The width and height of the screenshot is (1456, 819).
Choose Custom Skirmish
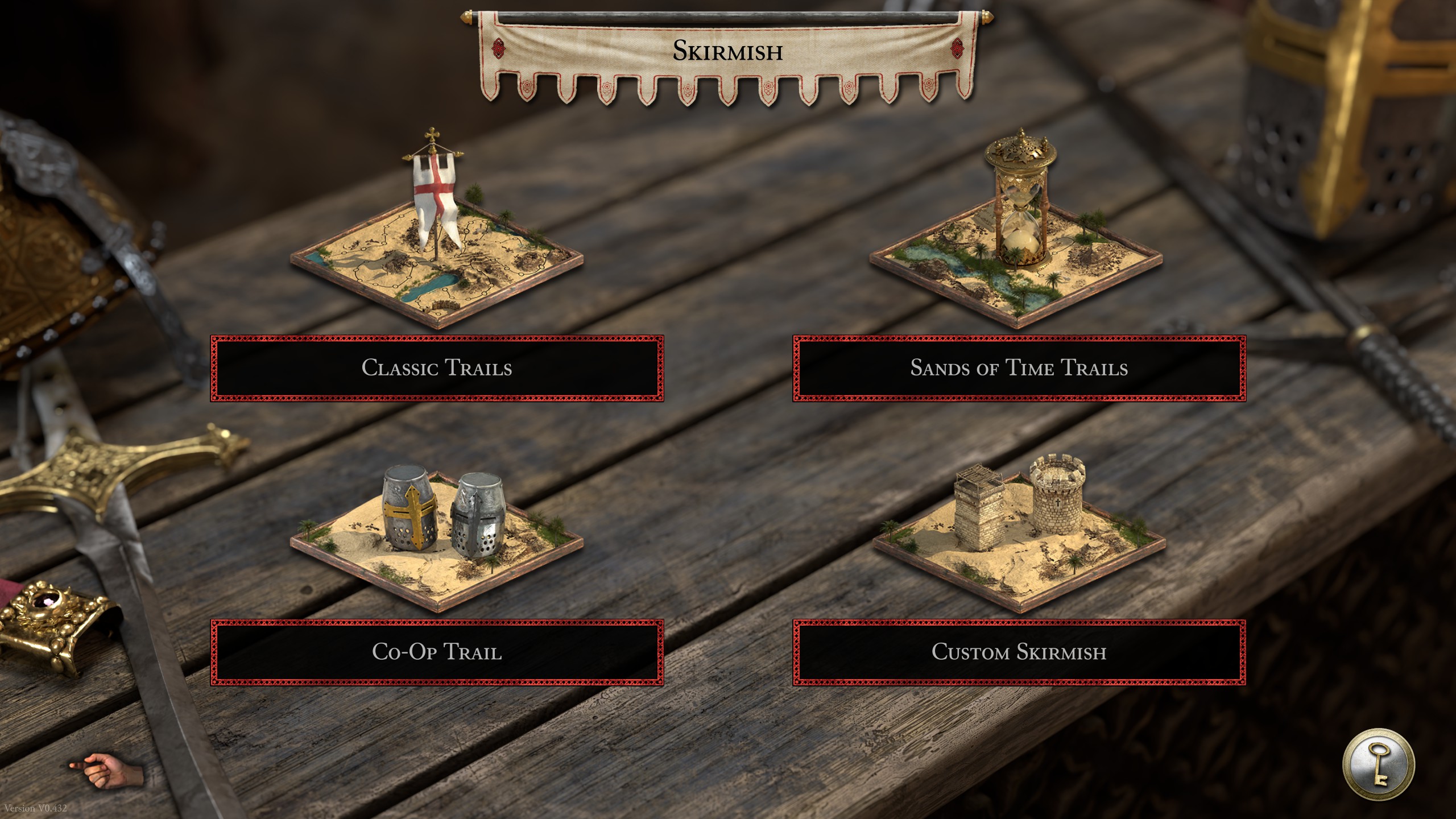(1019, 652)
